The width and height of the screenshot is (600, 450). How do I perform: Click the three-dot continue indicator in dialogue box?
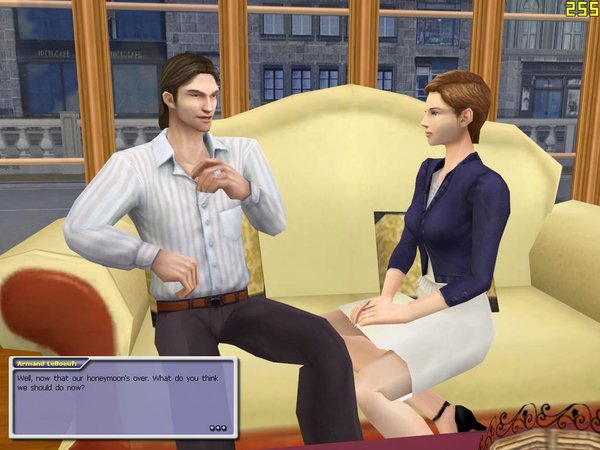click(x=218, y=427)
